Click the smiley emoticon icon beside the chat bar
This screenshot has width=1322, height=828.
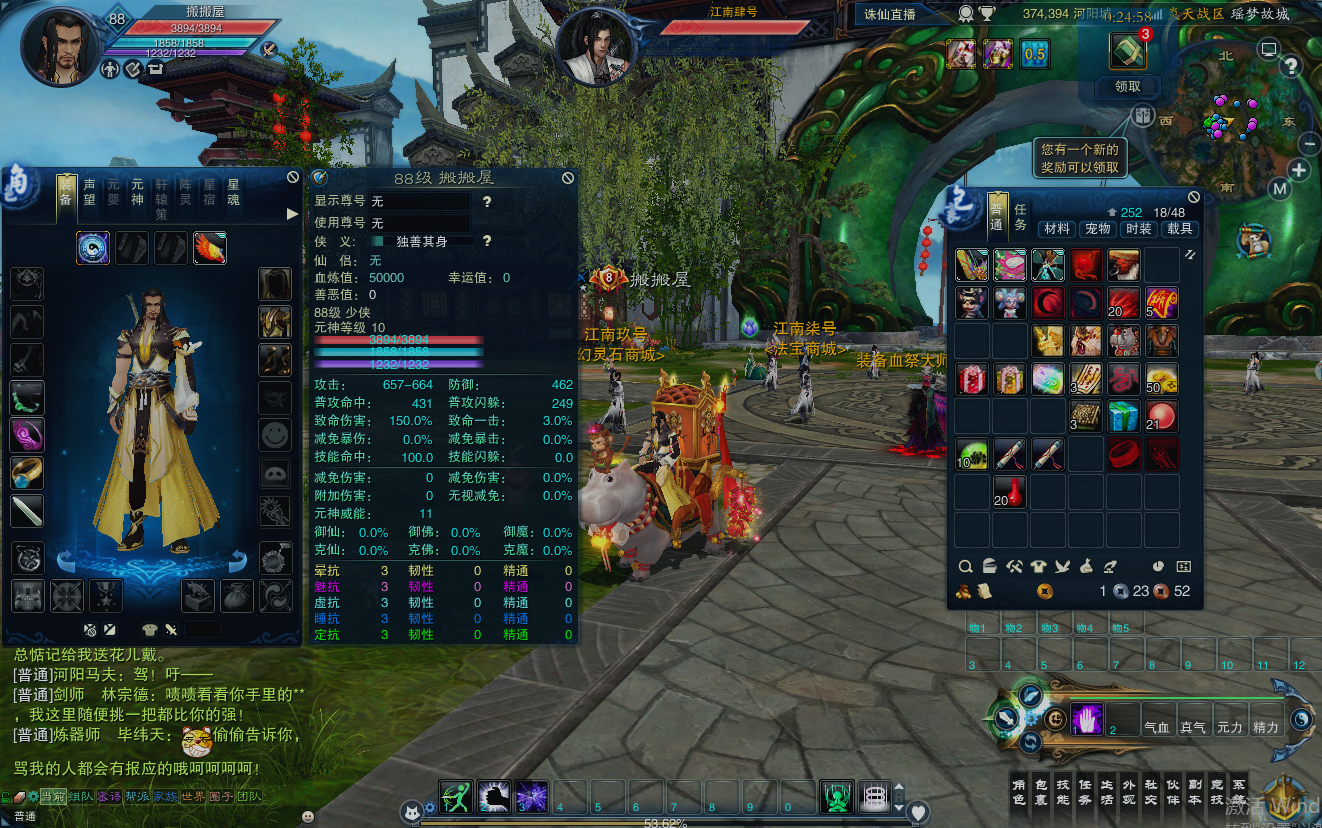tap(307, 816)
